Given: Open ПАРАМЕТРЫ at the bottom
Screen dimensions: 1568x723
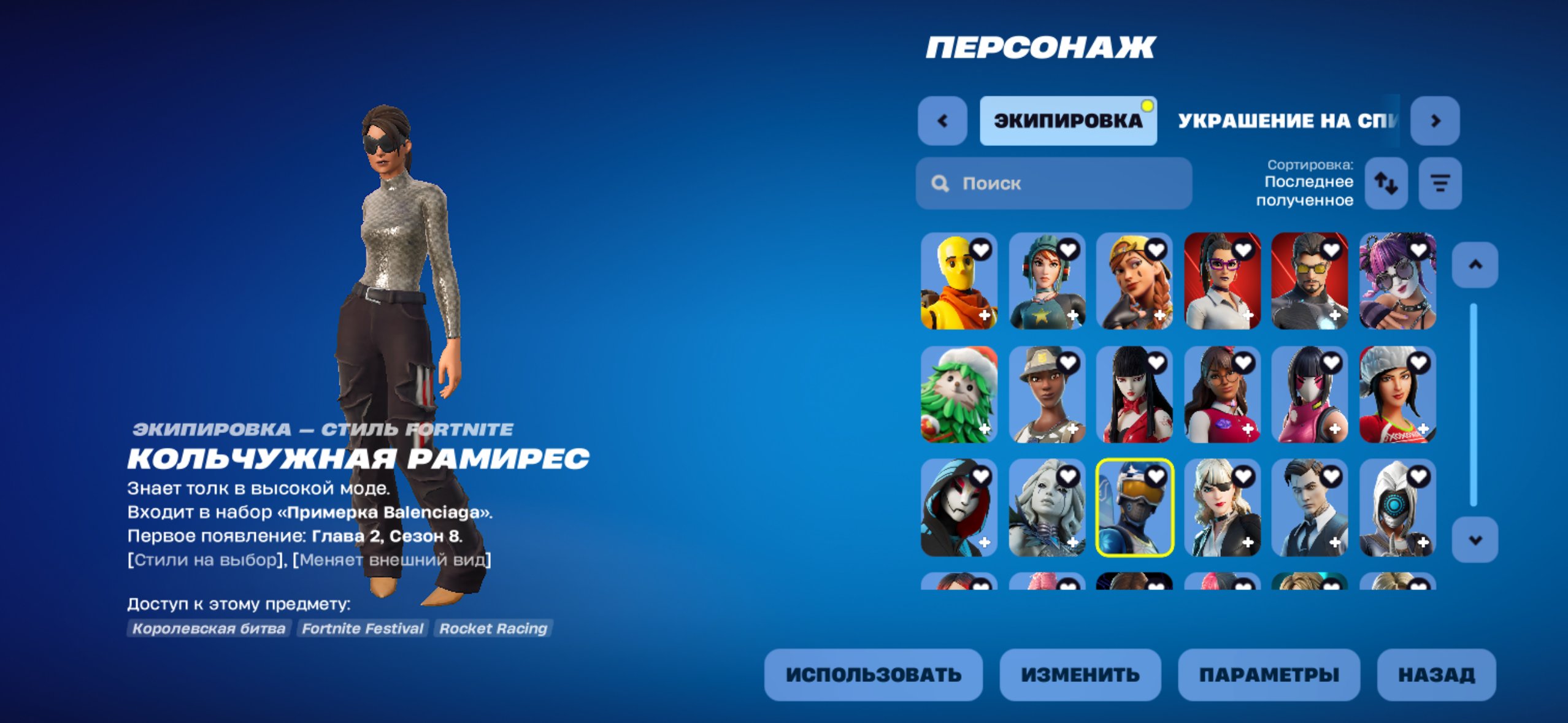Looking at the screenshot, I should coord(1268,676).
